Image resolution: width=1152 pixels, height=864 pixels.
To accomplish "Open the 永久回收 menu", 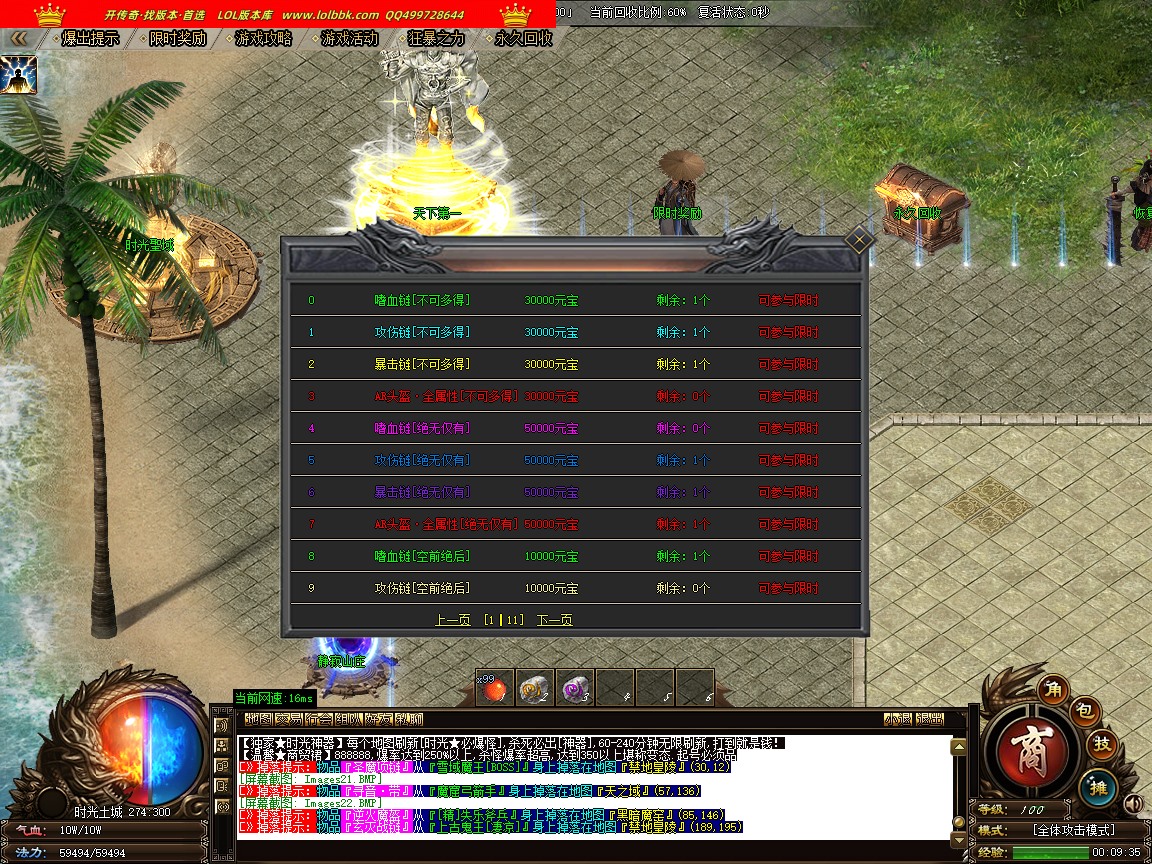I will point(523,38).
